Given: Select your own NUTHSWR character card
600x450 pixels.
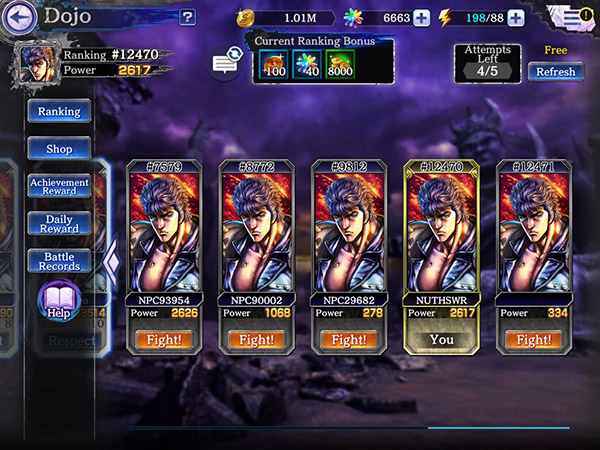Looking at the screenshot, I should pos(441,240).
